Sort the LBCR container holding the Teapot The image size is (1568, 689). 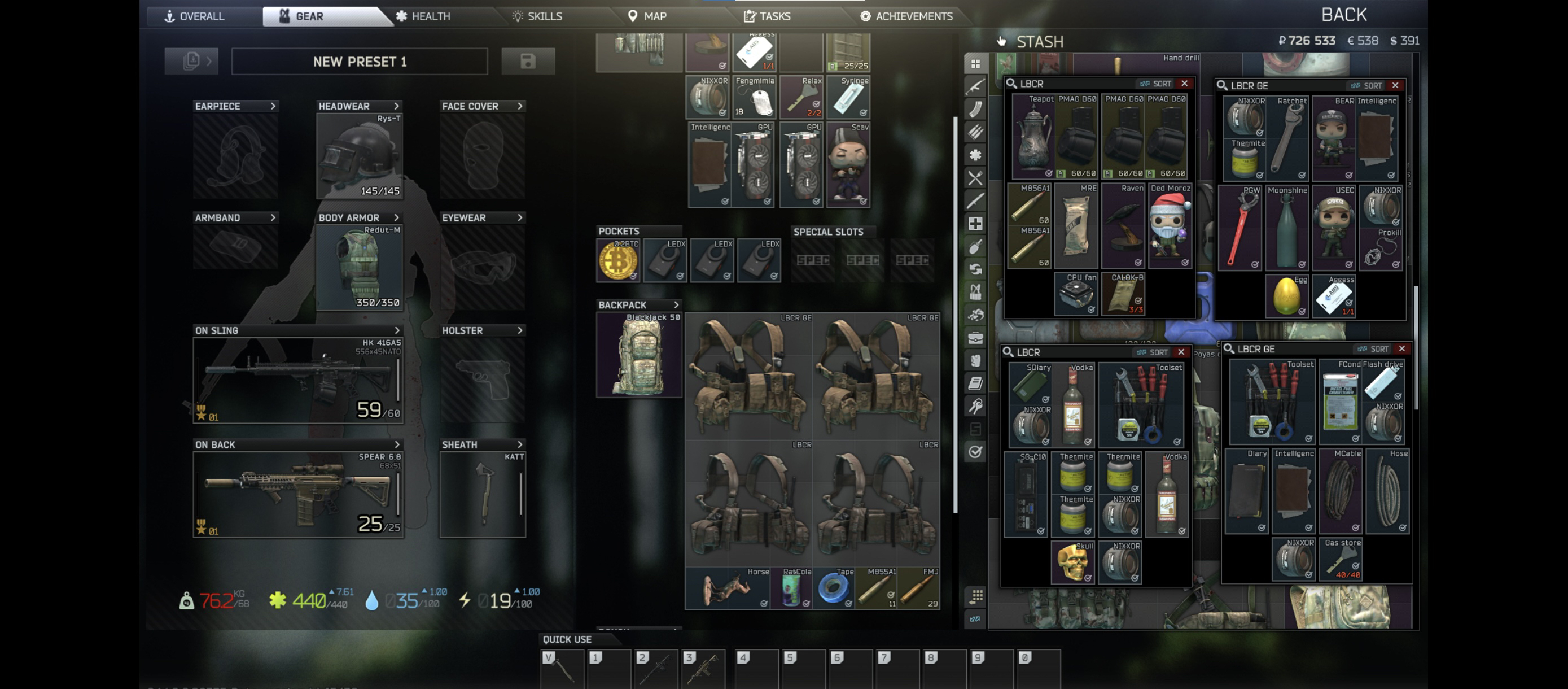1156,84
